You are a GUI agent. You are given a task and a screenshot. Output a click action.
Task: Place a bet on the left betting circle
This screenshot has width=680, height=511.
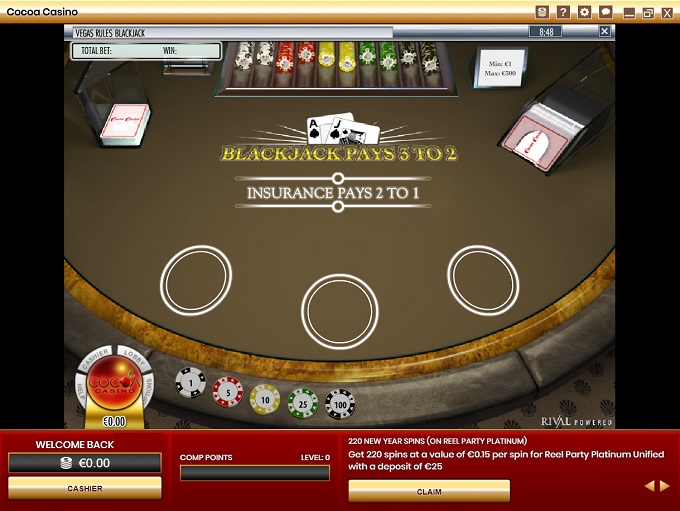[197, 278]
